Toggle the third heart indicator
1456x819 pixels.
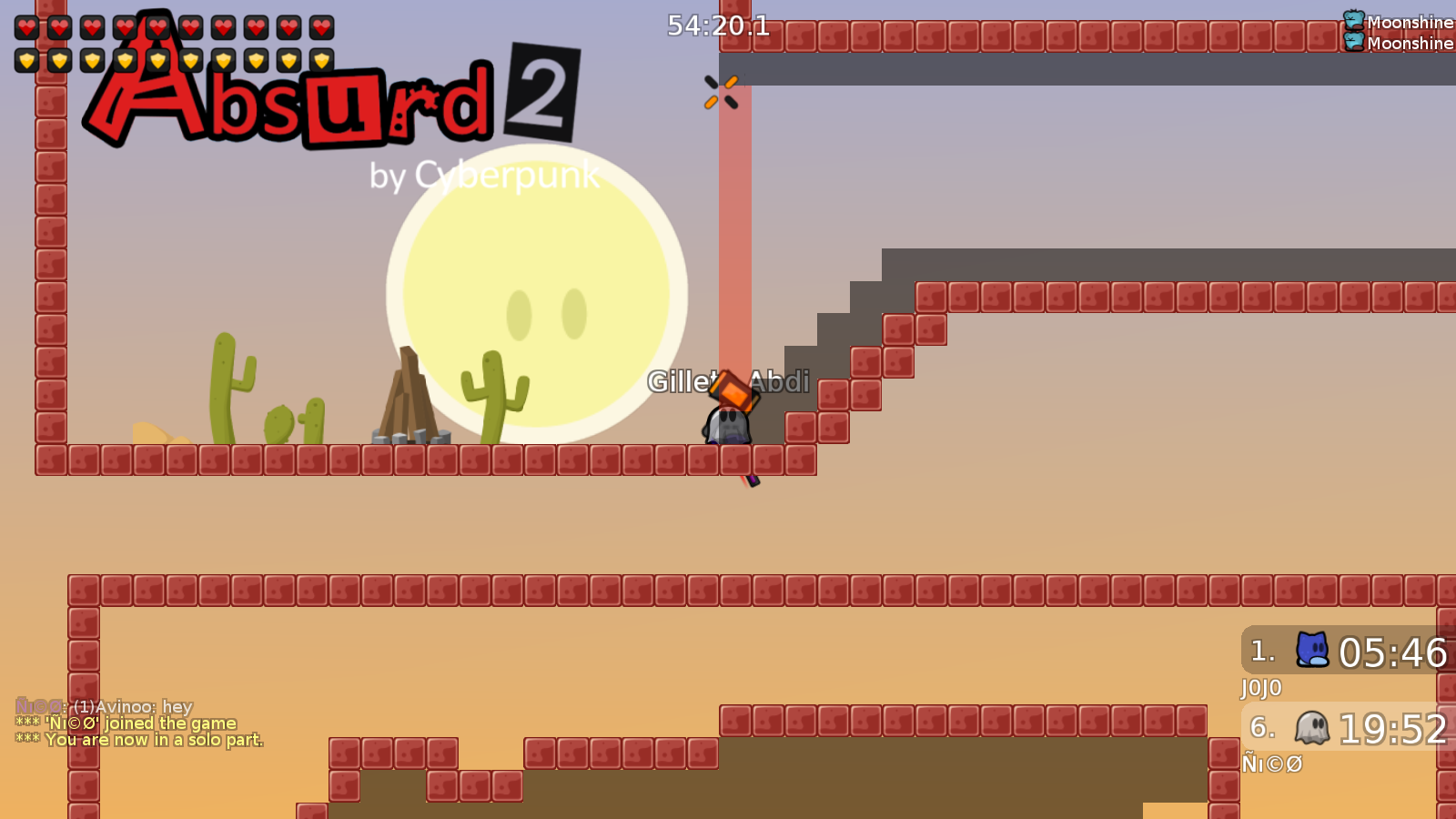(x=93, y=27)
